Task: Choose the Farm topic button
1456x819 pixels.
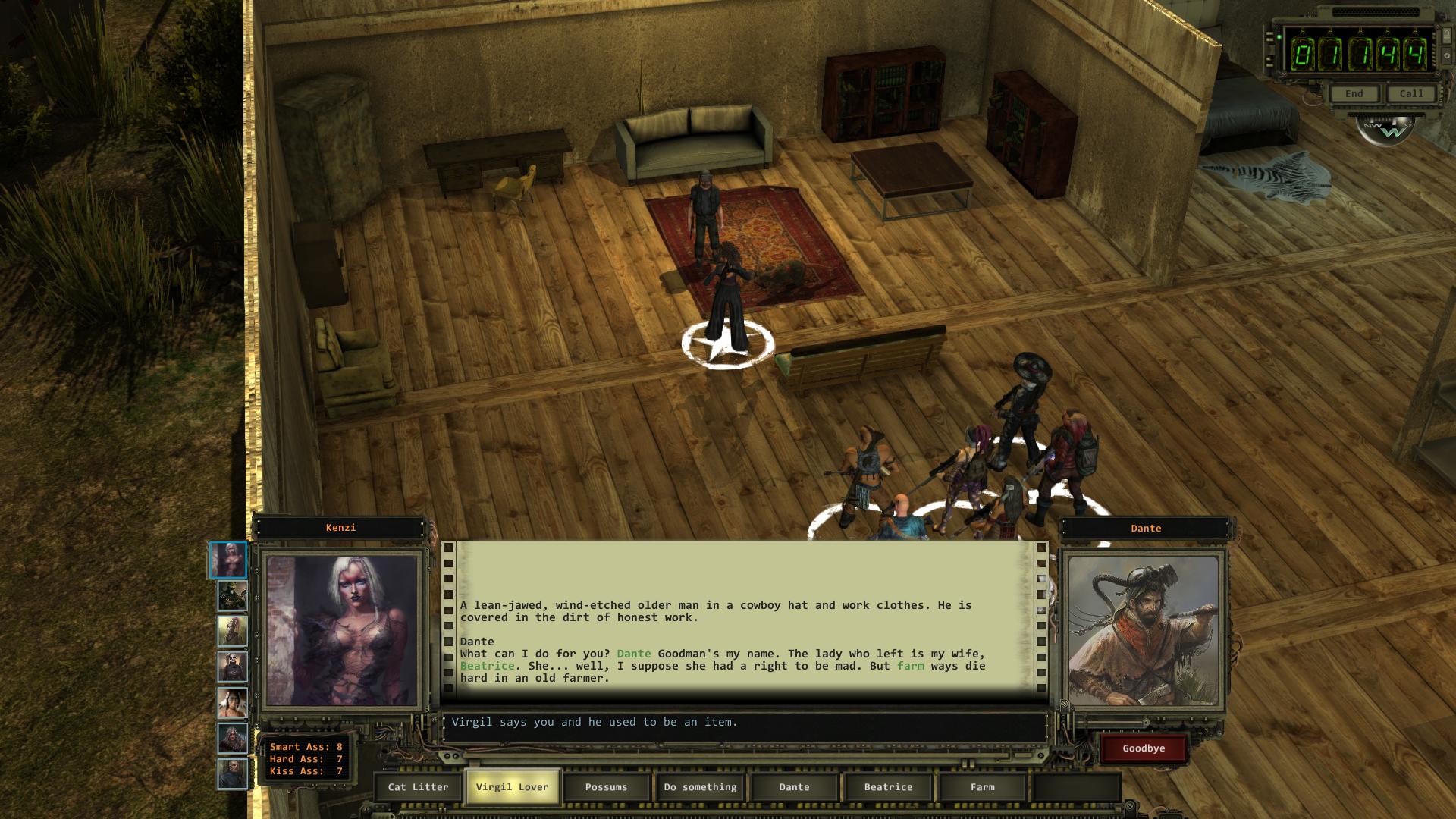Action: pyautogui.click(x=982, y=787)
